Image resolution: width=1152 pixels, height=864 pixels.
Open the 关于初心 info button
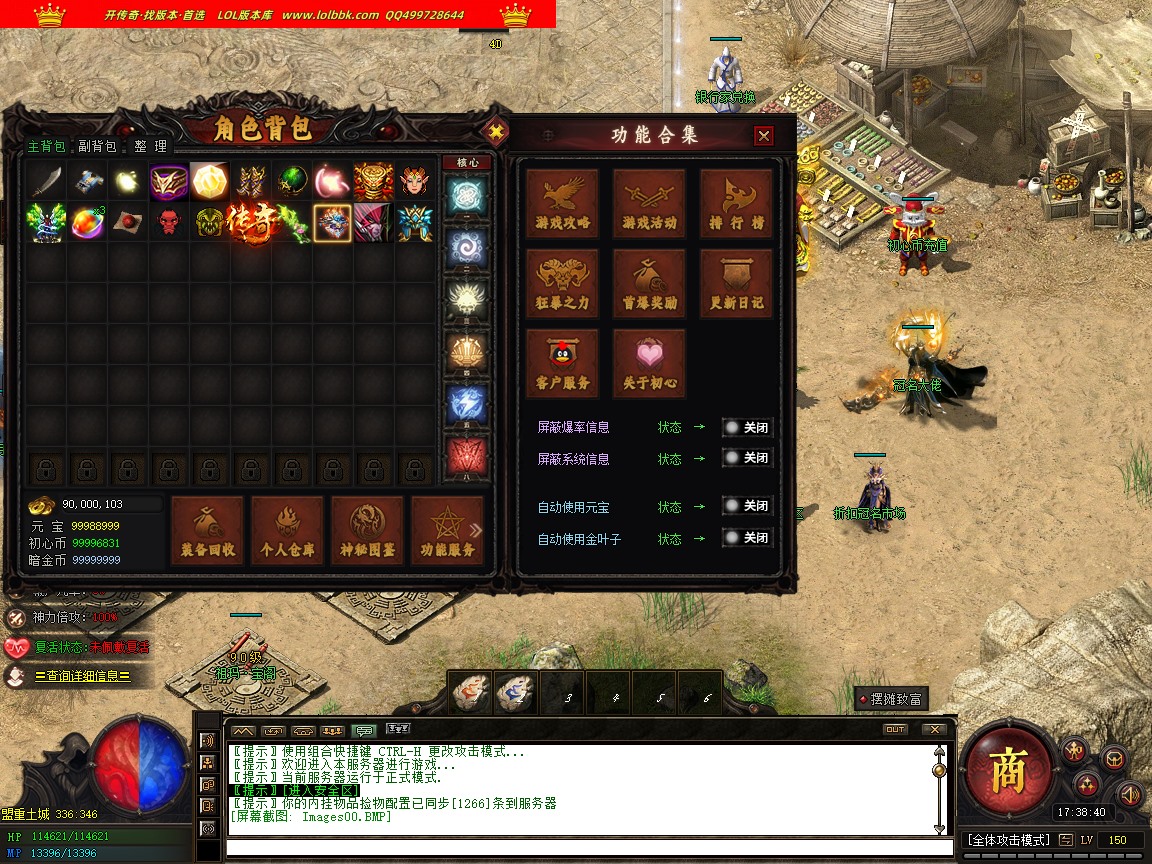(x=649, y=363)
